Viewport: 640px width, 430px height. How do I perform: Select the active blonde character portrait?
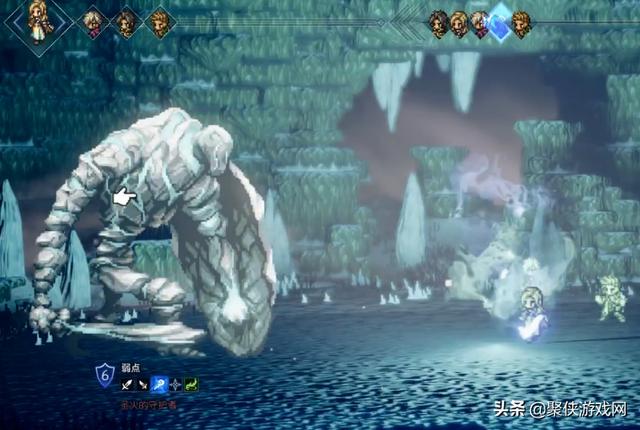(39, 23)
